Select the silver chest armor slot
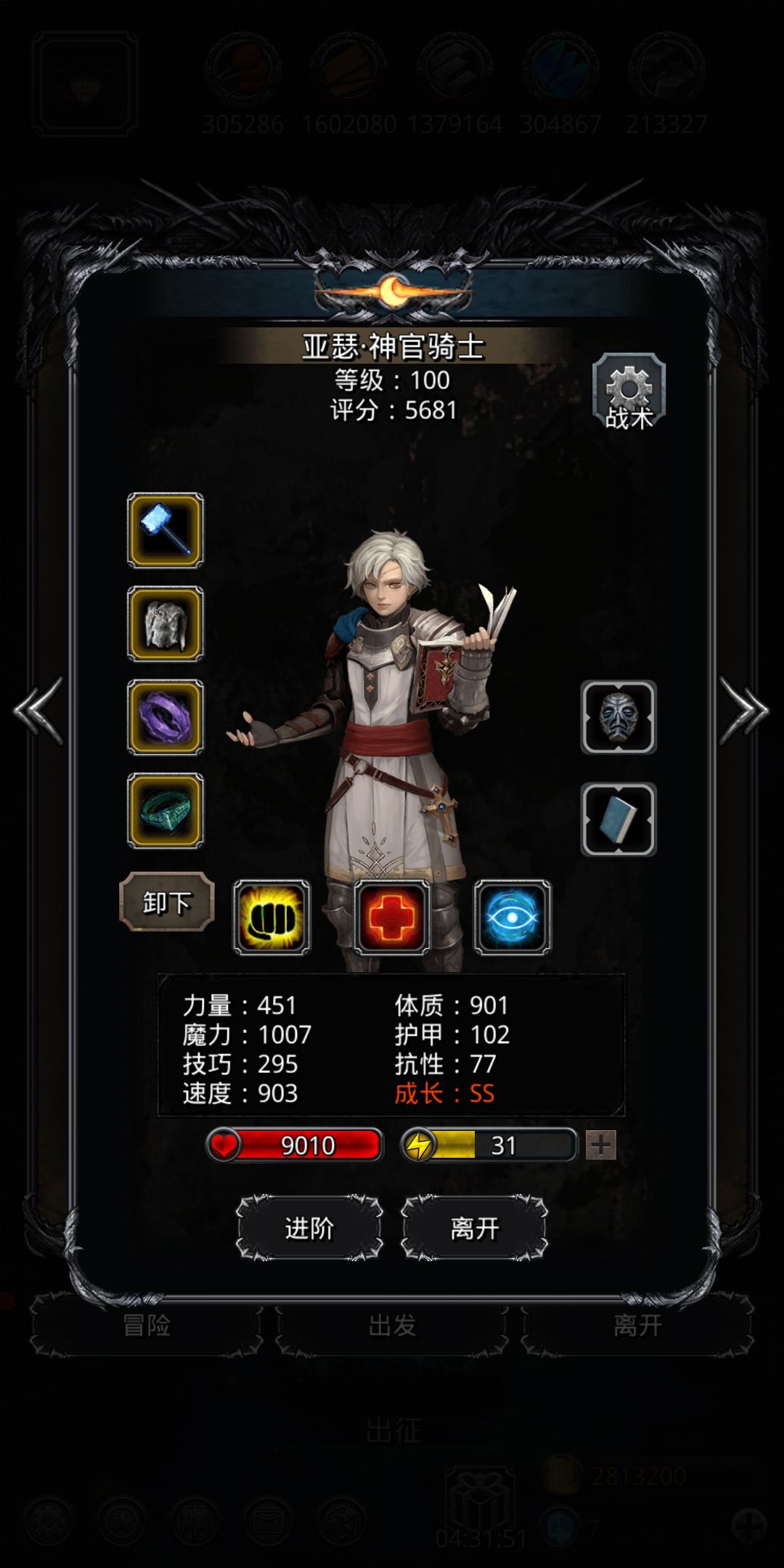 click(166, 624)
